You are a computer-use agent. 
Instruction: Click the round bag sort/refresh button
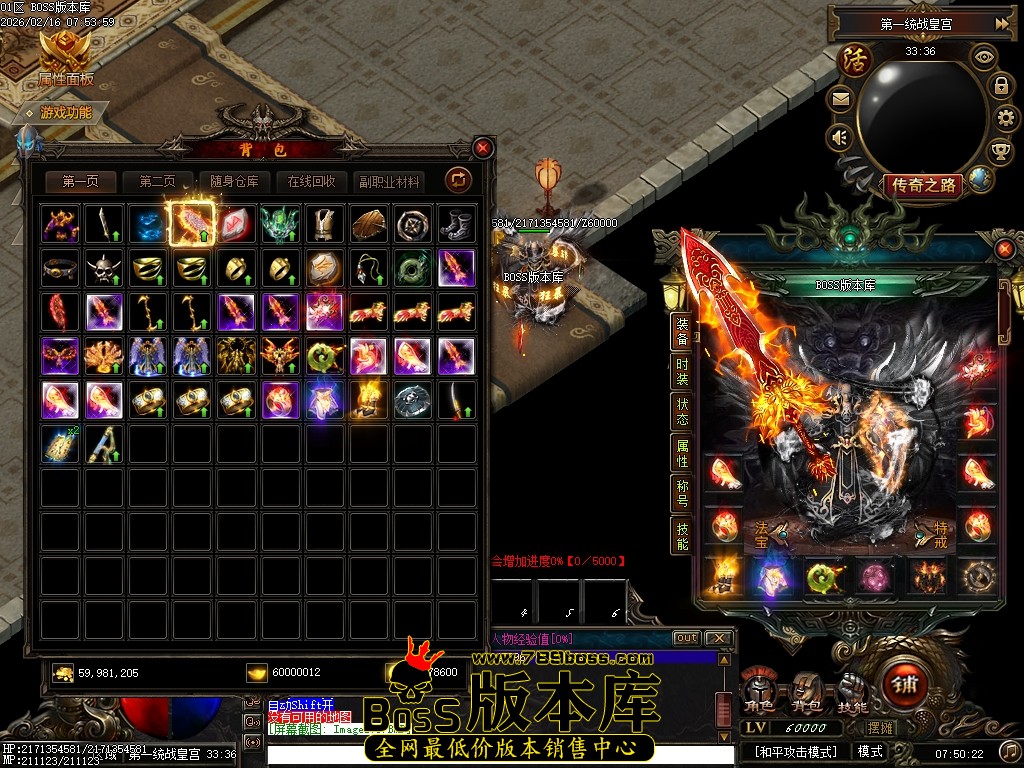[x=458, y=180]
